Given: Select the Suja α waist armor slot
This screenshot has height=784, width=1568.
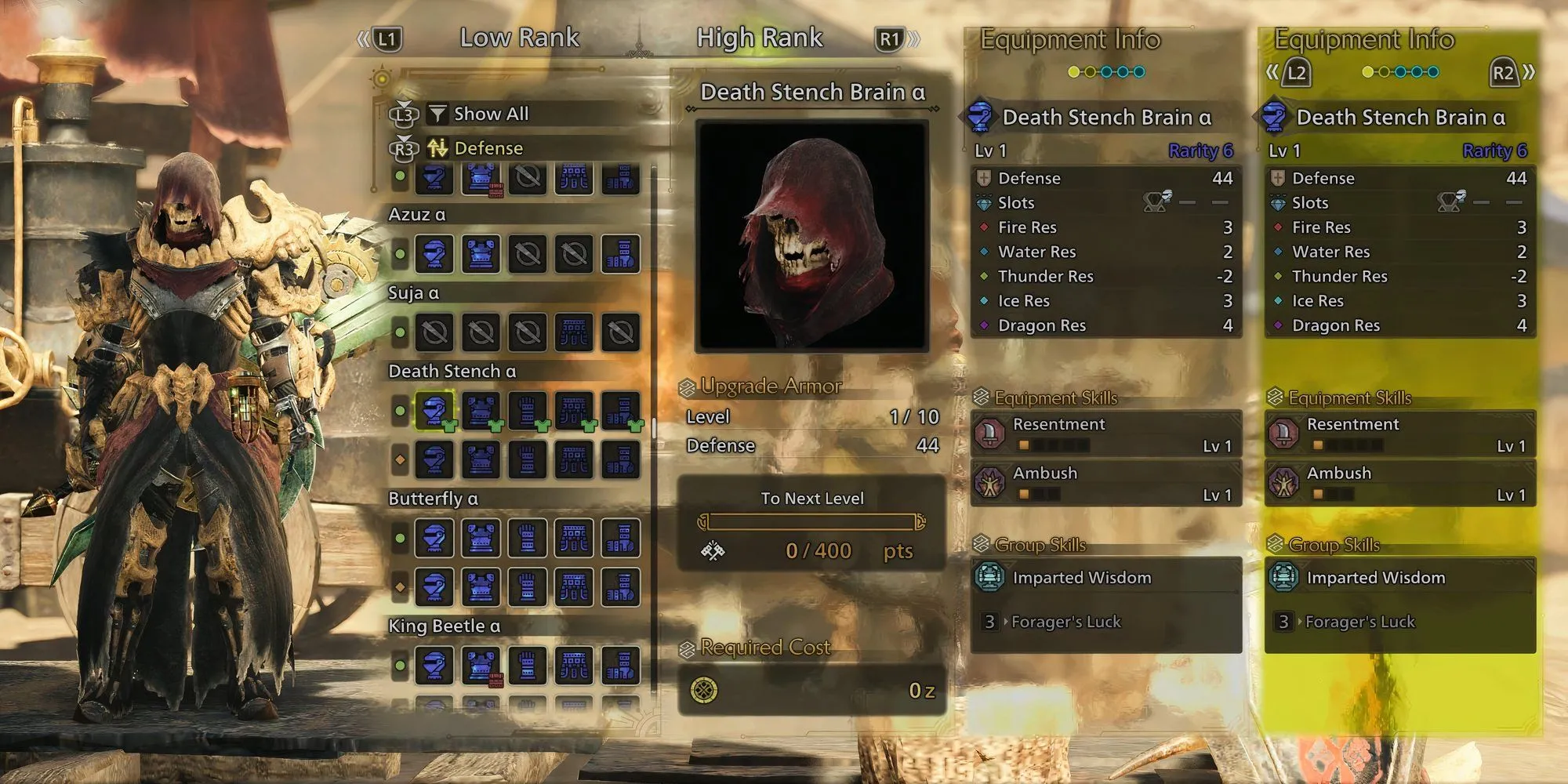Looking at the screenshot, I should [574, 332].
